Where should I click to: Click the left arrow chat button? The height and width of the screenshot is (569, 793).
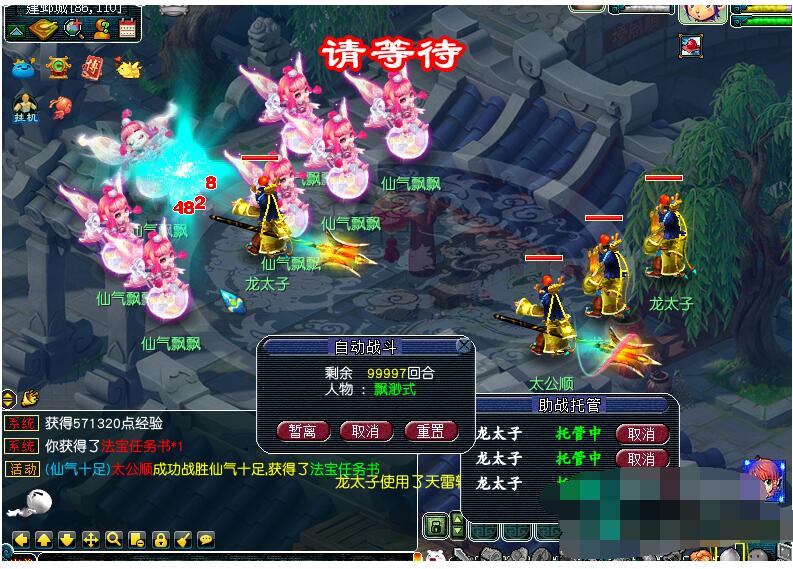point(20,539)
